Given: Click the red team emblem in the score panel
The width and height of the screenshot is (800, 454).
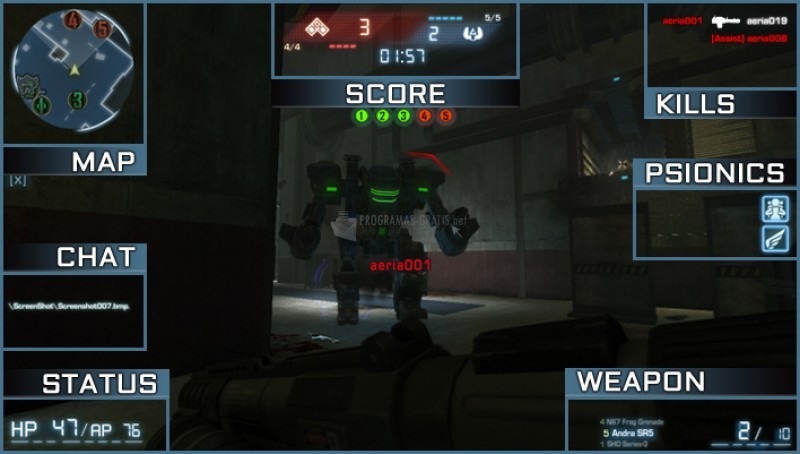Looking at the screenshot, I should coord(319,27).
